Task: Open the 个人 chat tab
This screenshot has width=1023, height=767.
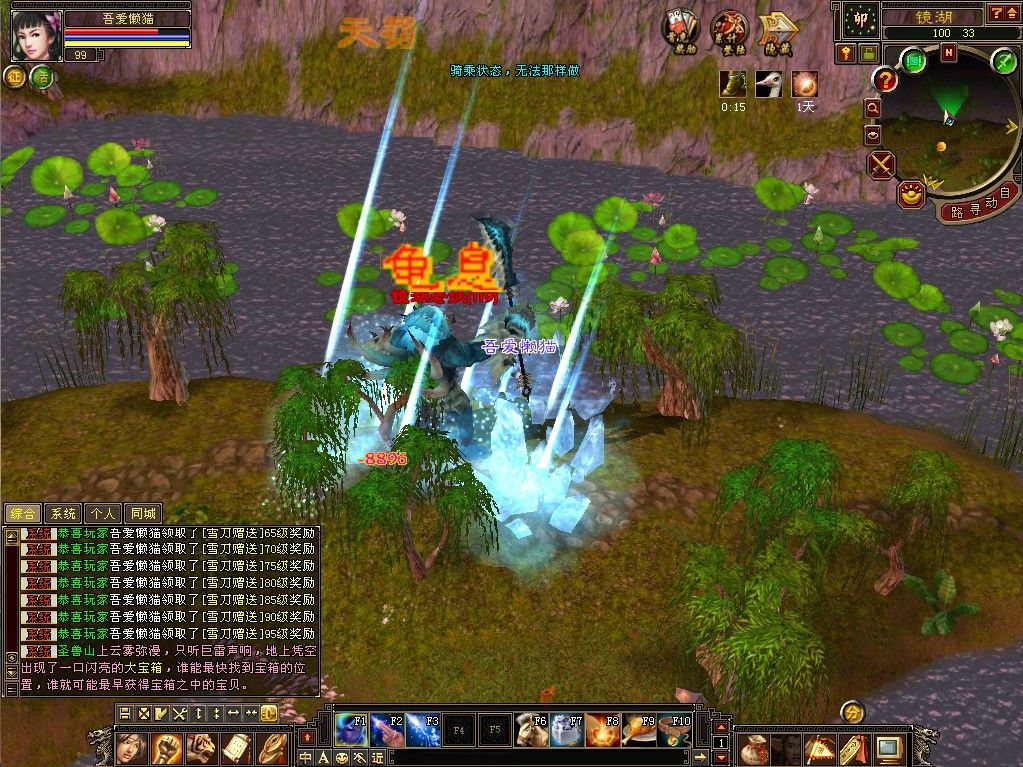Action: (102, 513)
